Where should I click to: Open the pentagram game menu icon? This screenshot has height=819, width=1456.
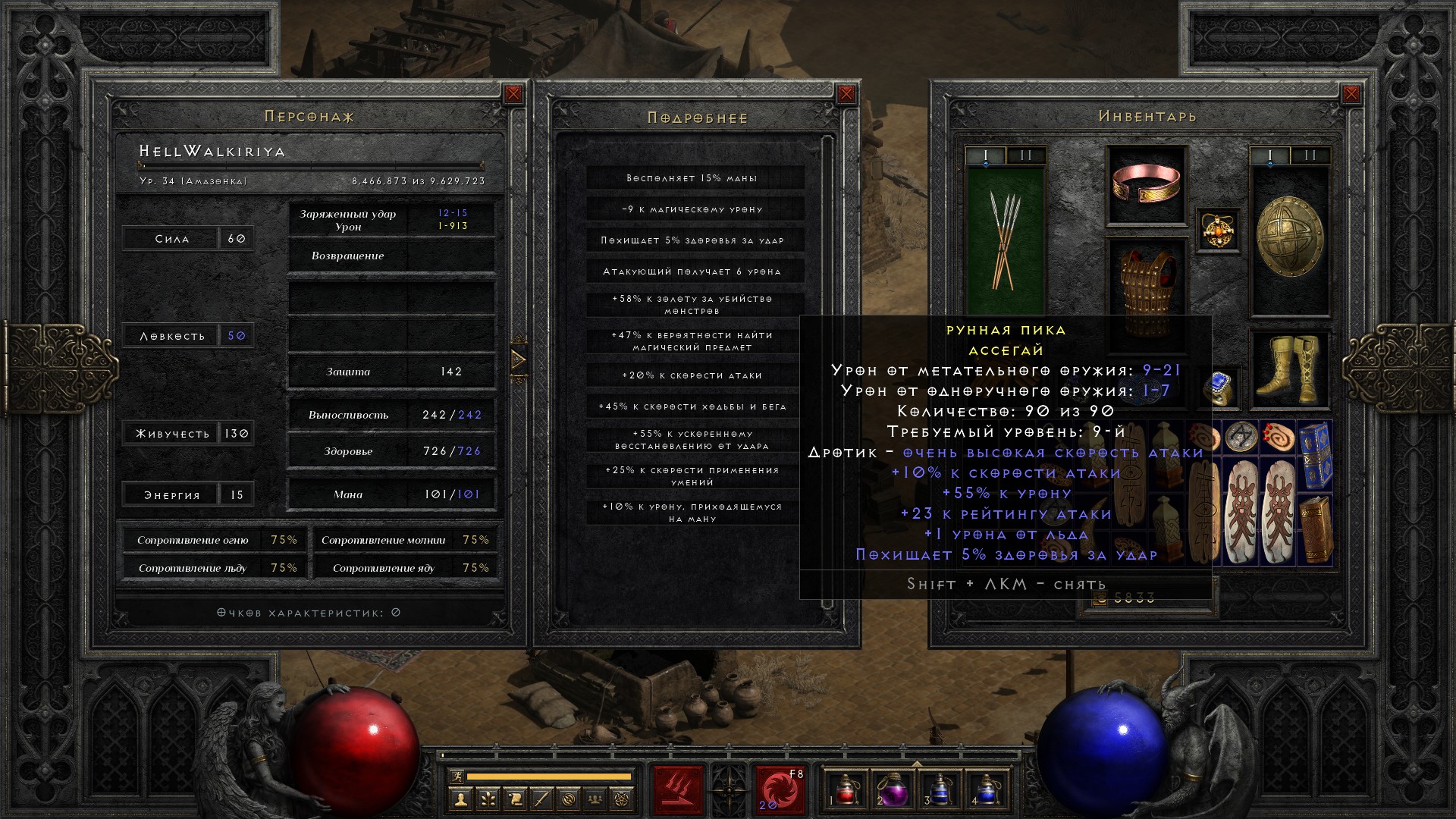click(x=623, y=799)
